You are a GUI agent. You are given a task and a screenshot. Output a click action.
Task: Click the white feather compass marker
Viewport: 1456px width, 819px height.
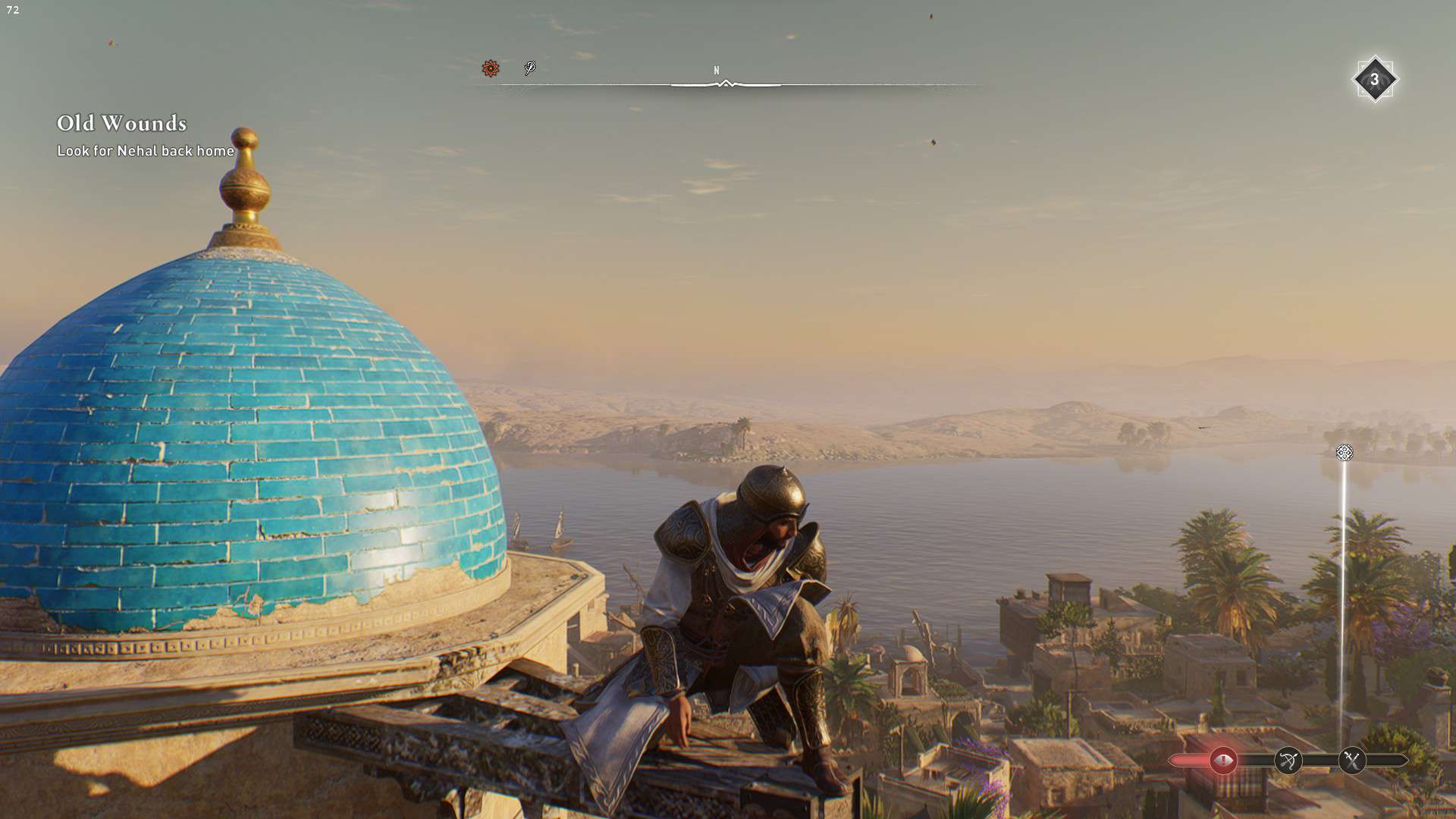point(530,69)
